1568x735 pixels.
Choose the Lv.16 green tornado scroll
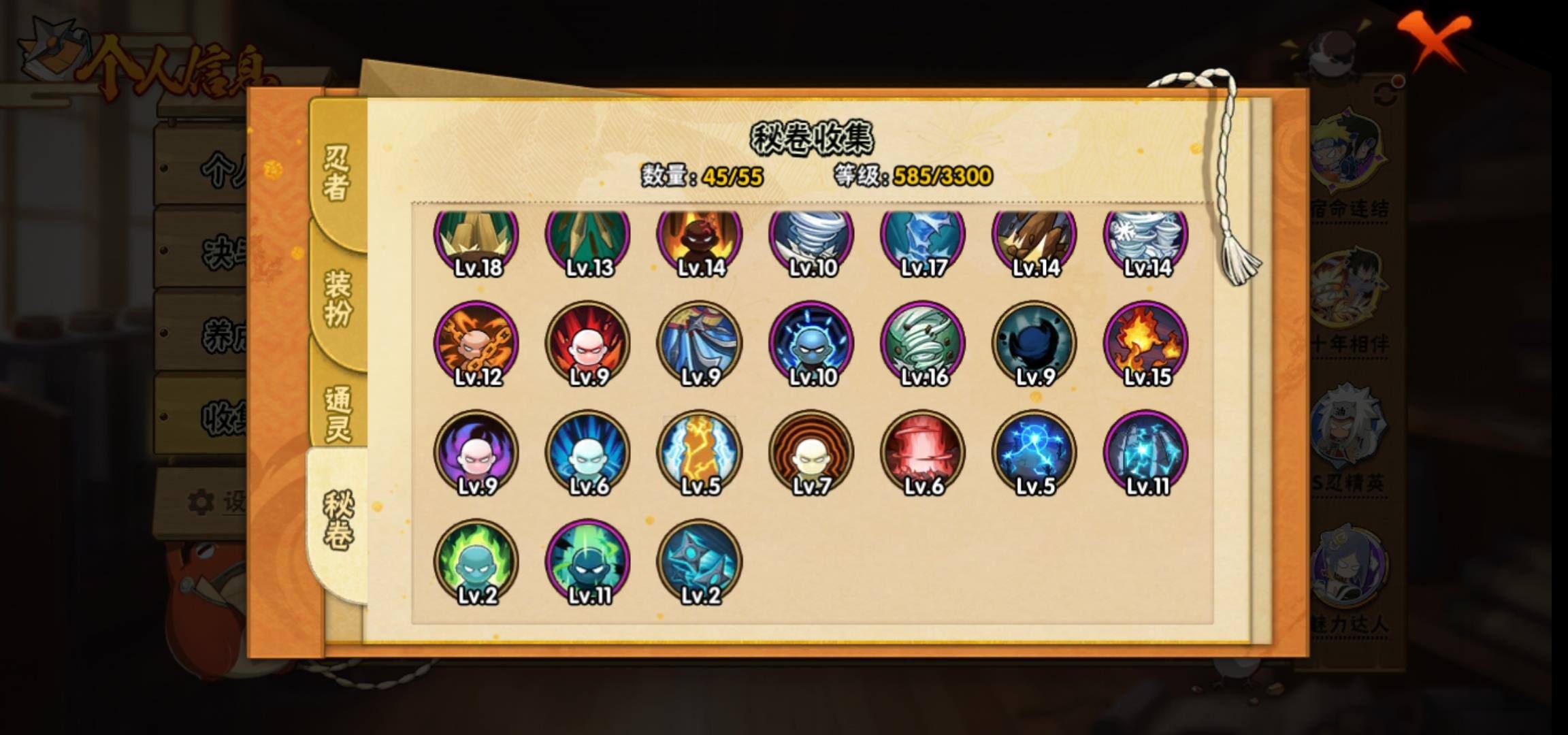[x=923, y=344]
